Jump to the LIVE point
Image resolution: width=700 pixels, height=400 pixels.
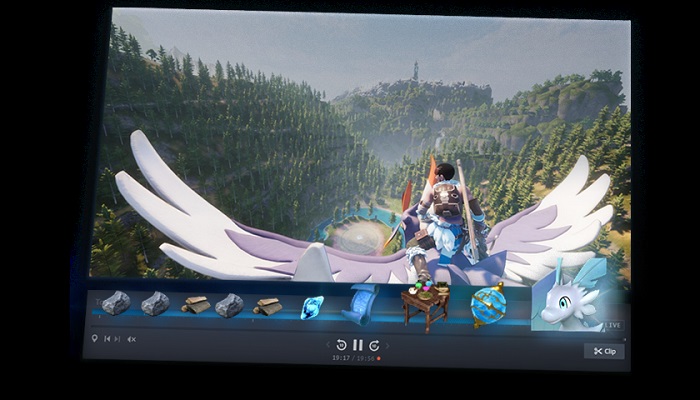tap(614, 326)
